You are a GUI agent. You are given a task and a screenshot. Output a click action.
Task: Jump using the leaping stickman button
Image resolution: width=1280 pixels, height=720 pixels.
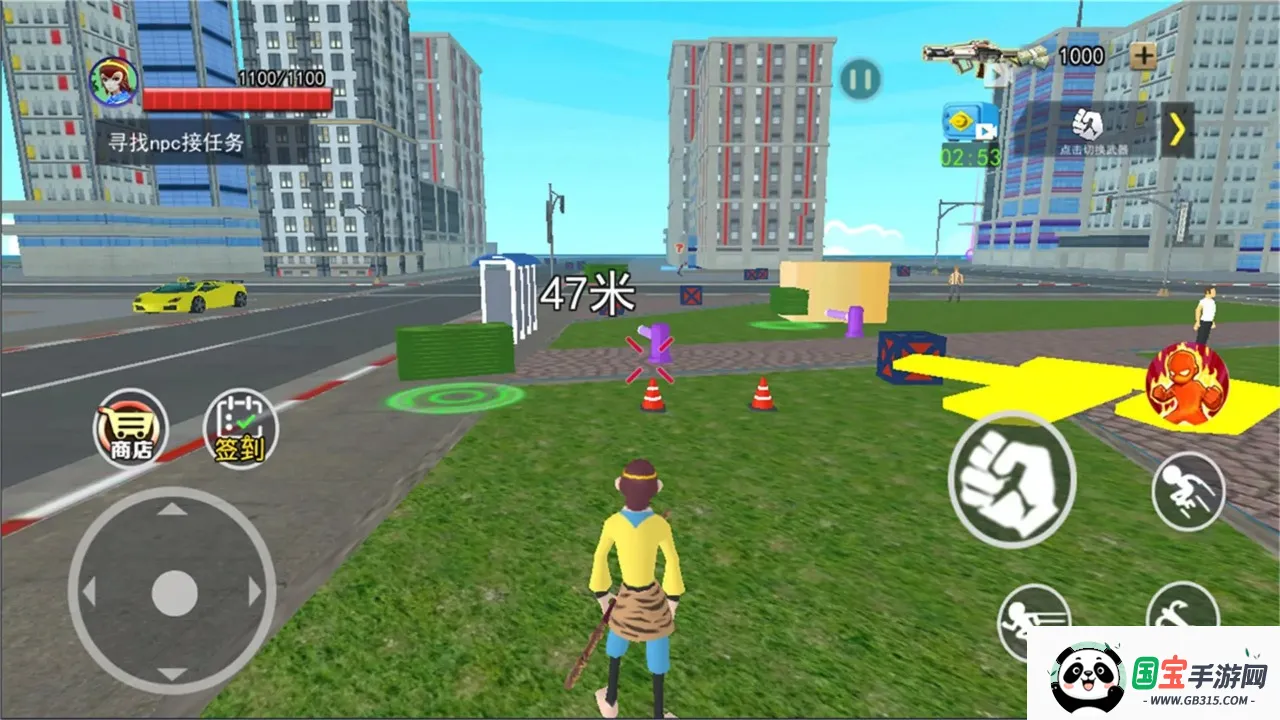point(1188,490)
